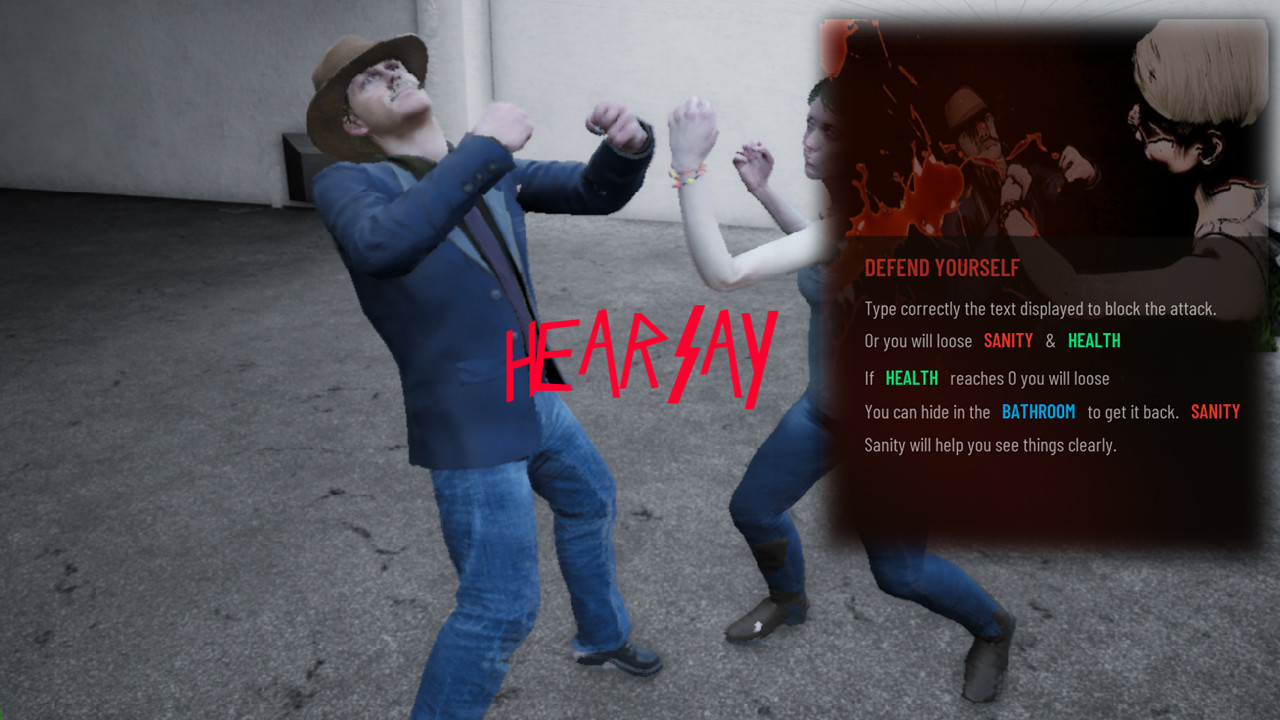Select the green HEALTH text label
This screenshot has height=720, width=1280.
pos(1094,341)
